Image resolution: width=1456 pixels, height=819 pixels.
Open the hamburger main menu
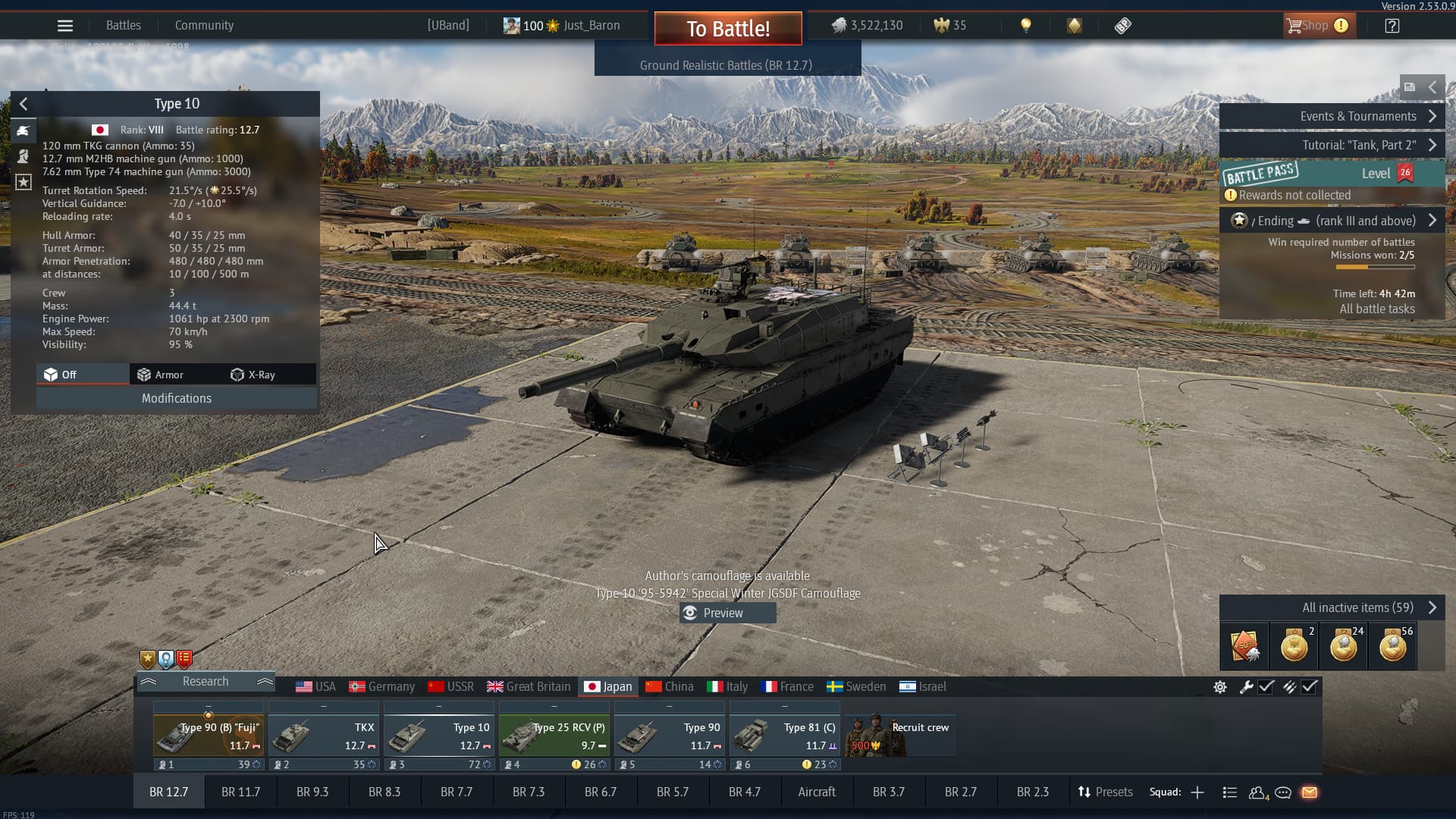point(65,26)
